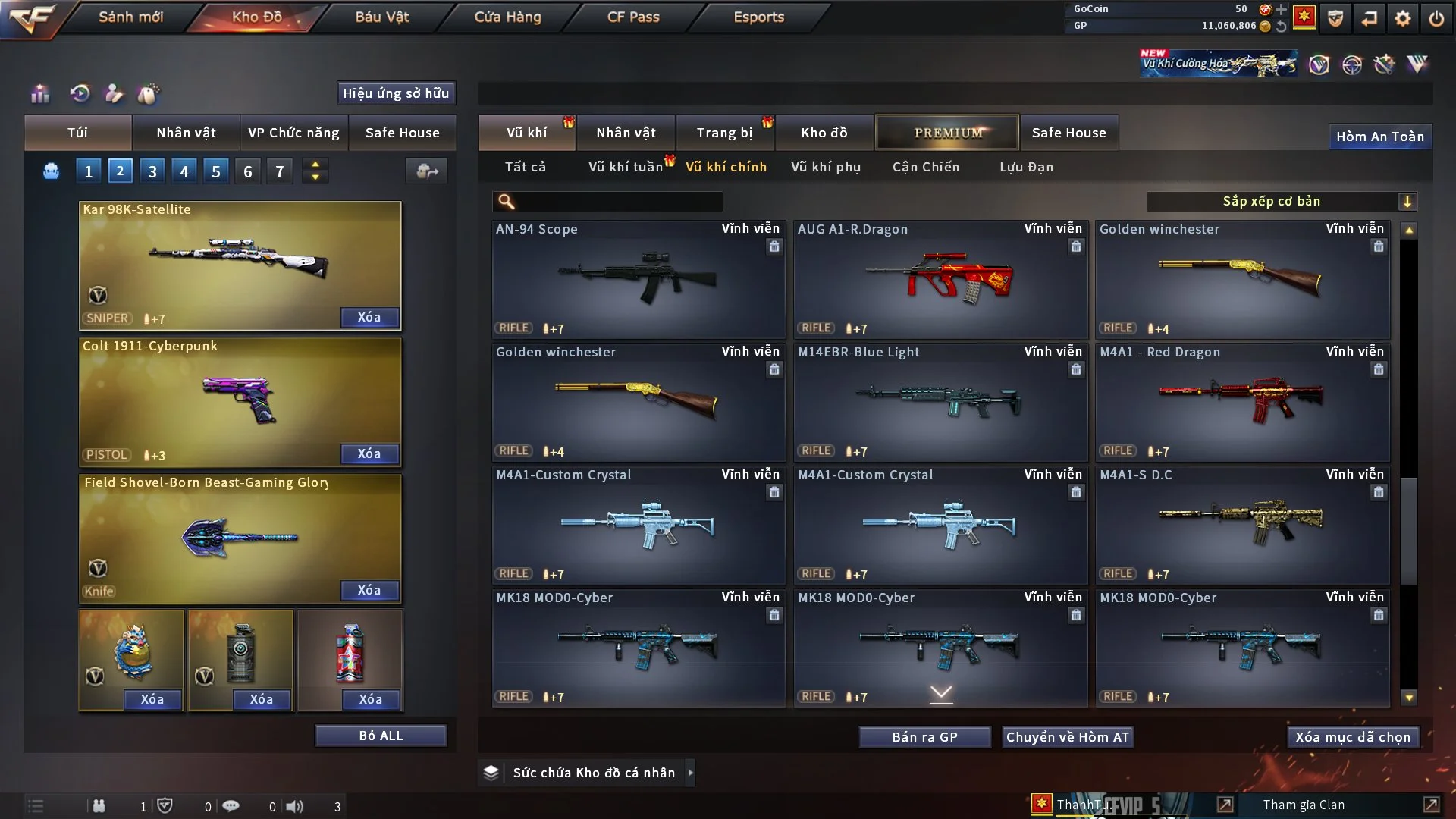Click the weapon search field

[x=618, y=201]
